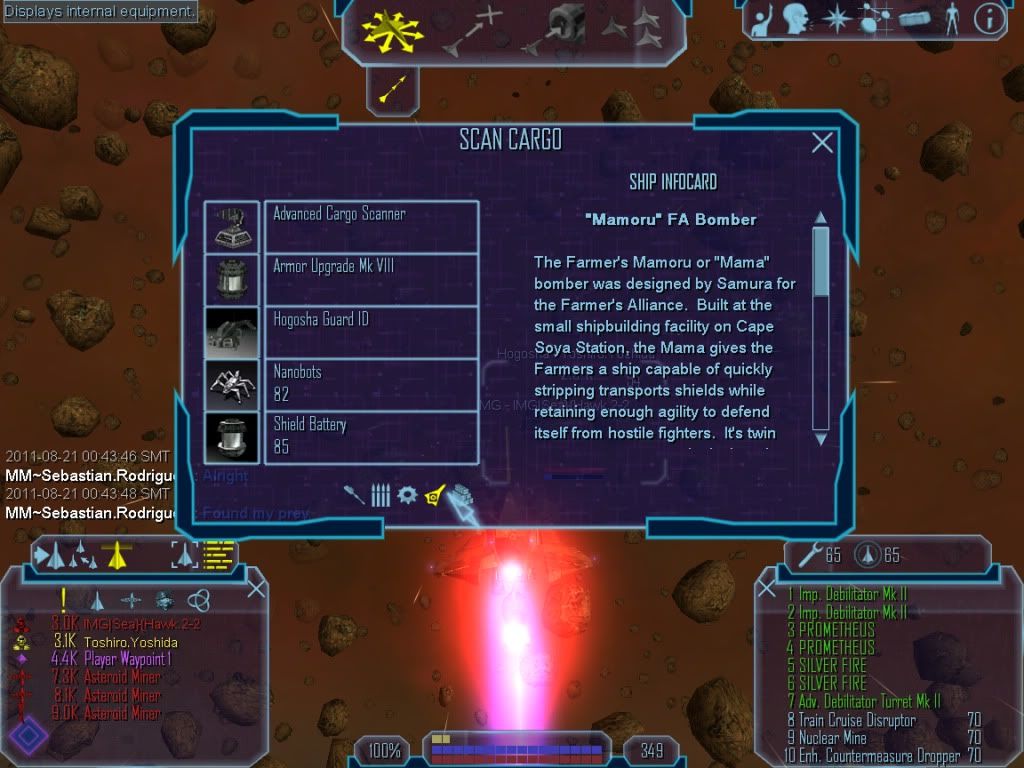
Task: Show internal equipment via the gear icon
Action: point(407,494)
